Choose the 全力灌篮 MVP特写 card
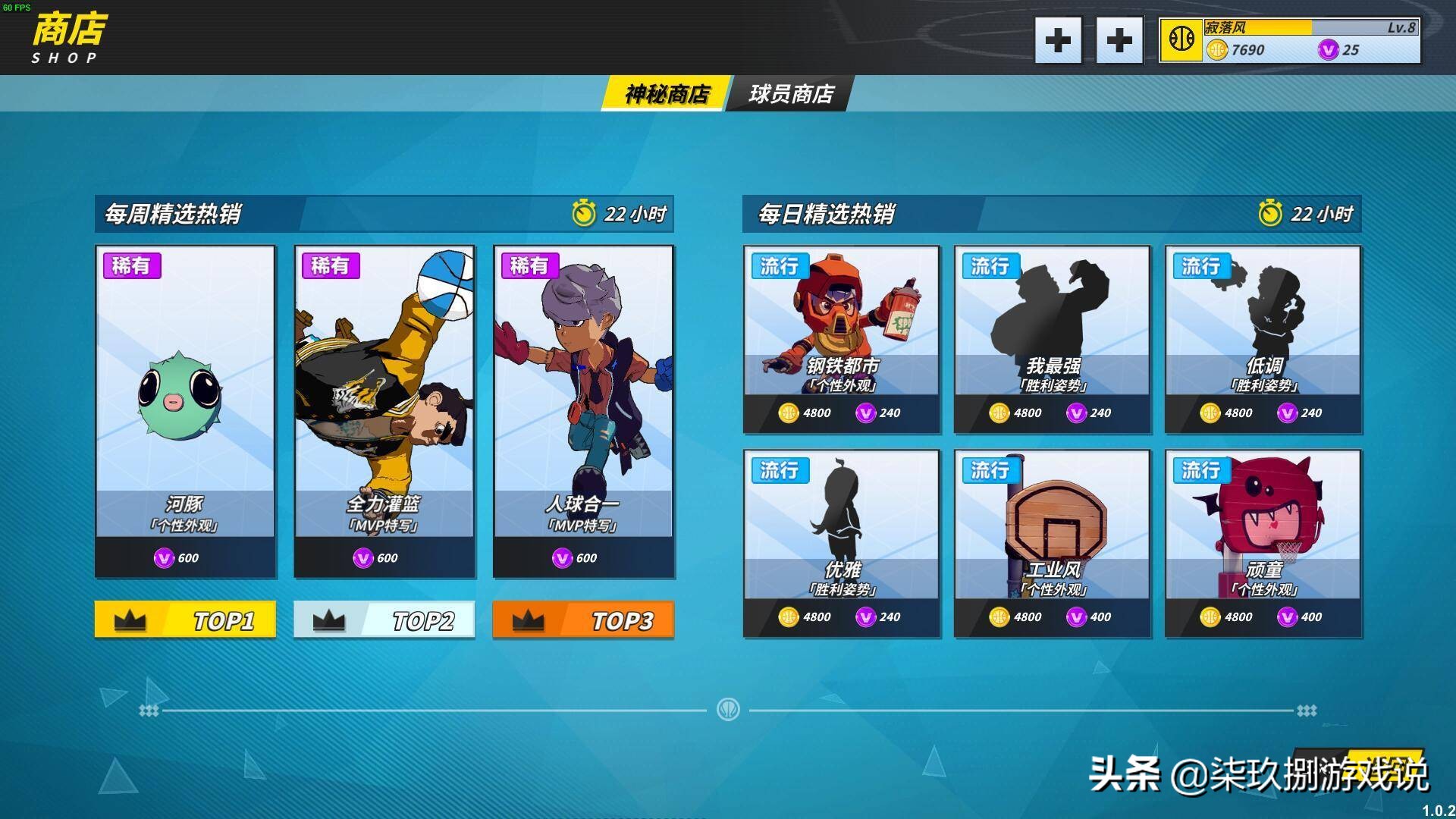 (384, 411)
